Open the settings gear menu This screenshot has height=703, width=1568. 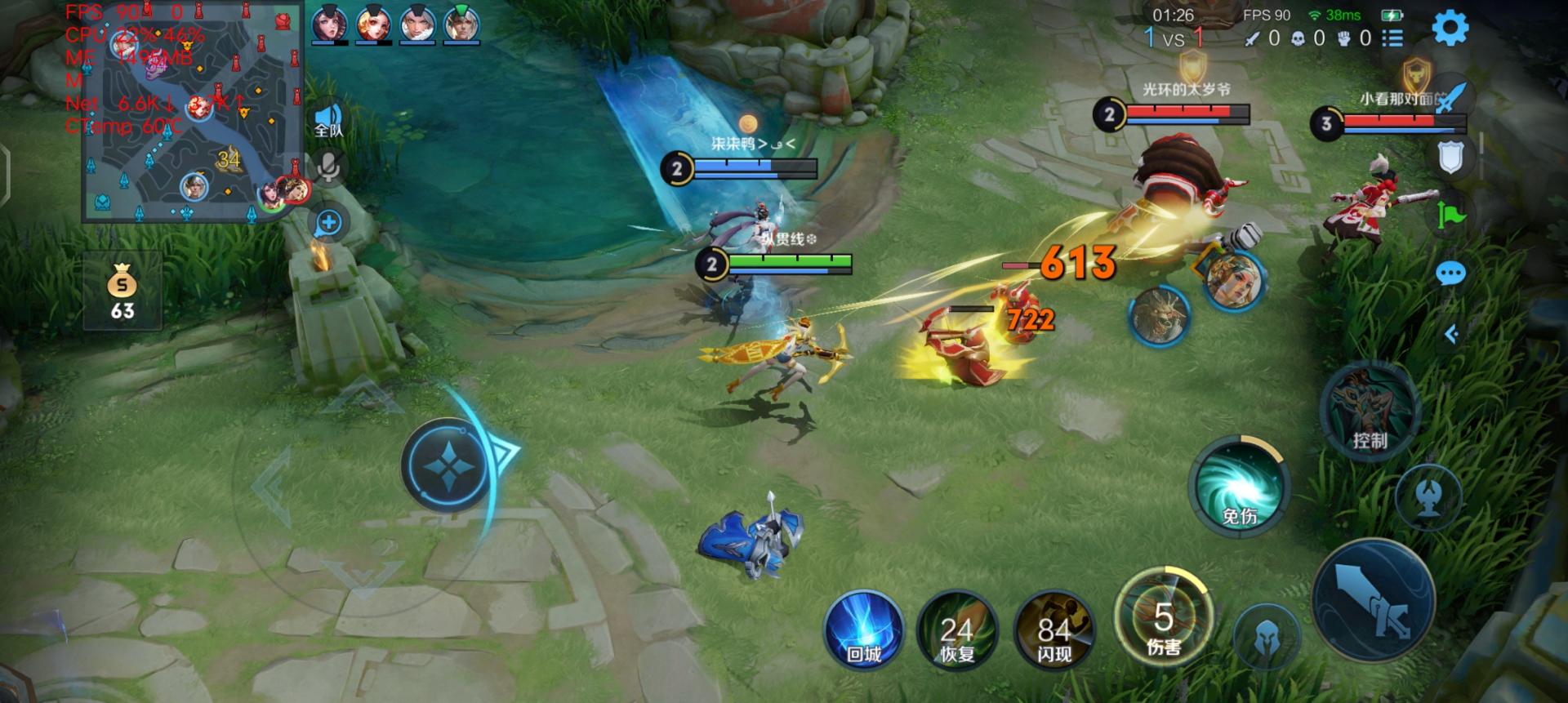[1450, 28]
